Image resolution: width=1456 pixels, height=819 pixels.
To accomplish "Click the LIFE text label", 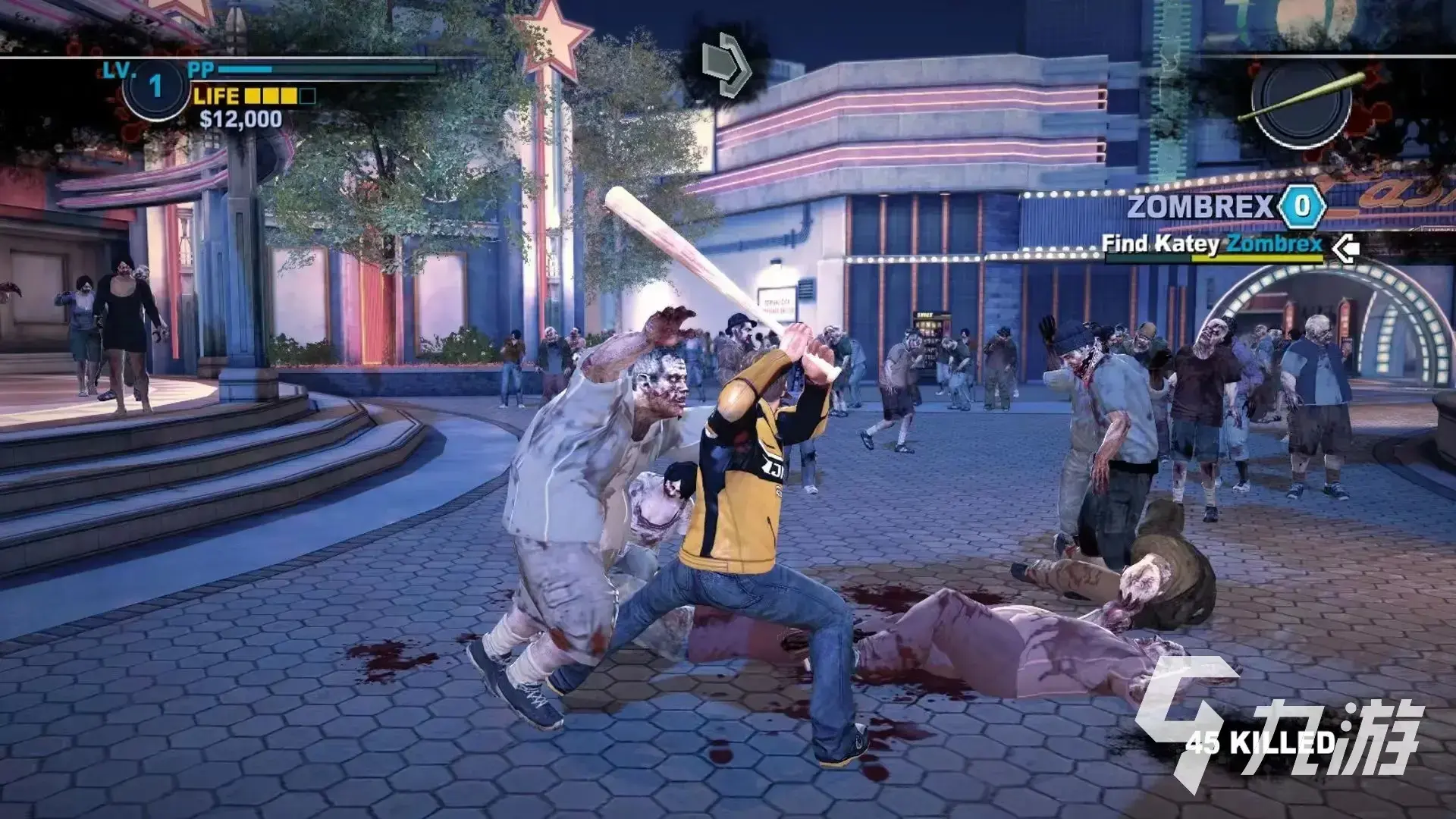I will pos(216,97).
